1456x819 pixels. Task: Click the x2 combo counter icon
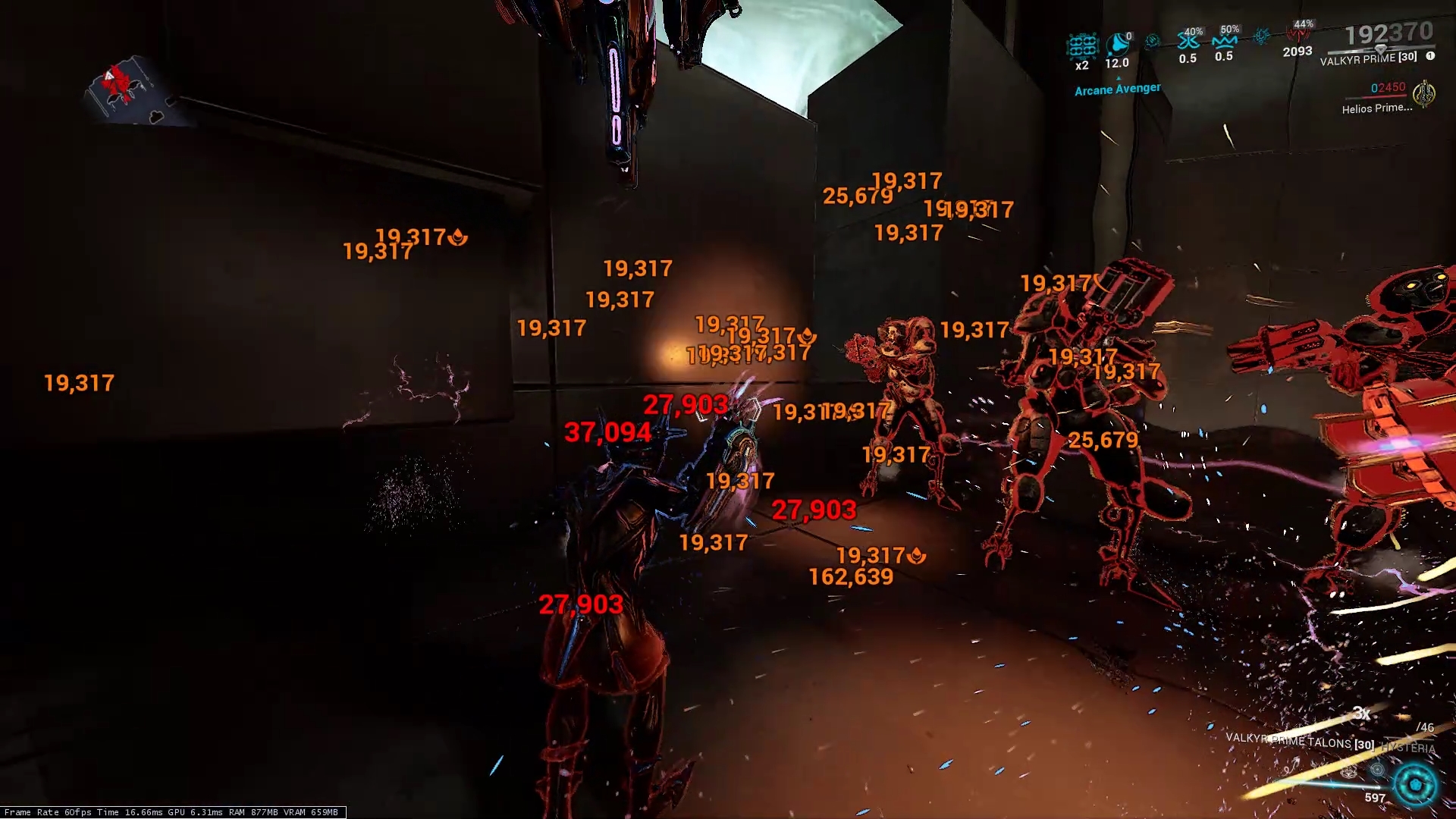(x=1082, y=46)
